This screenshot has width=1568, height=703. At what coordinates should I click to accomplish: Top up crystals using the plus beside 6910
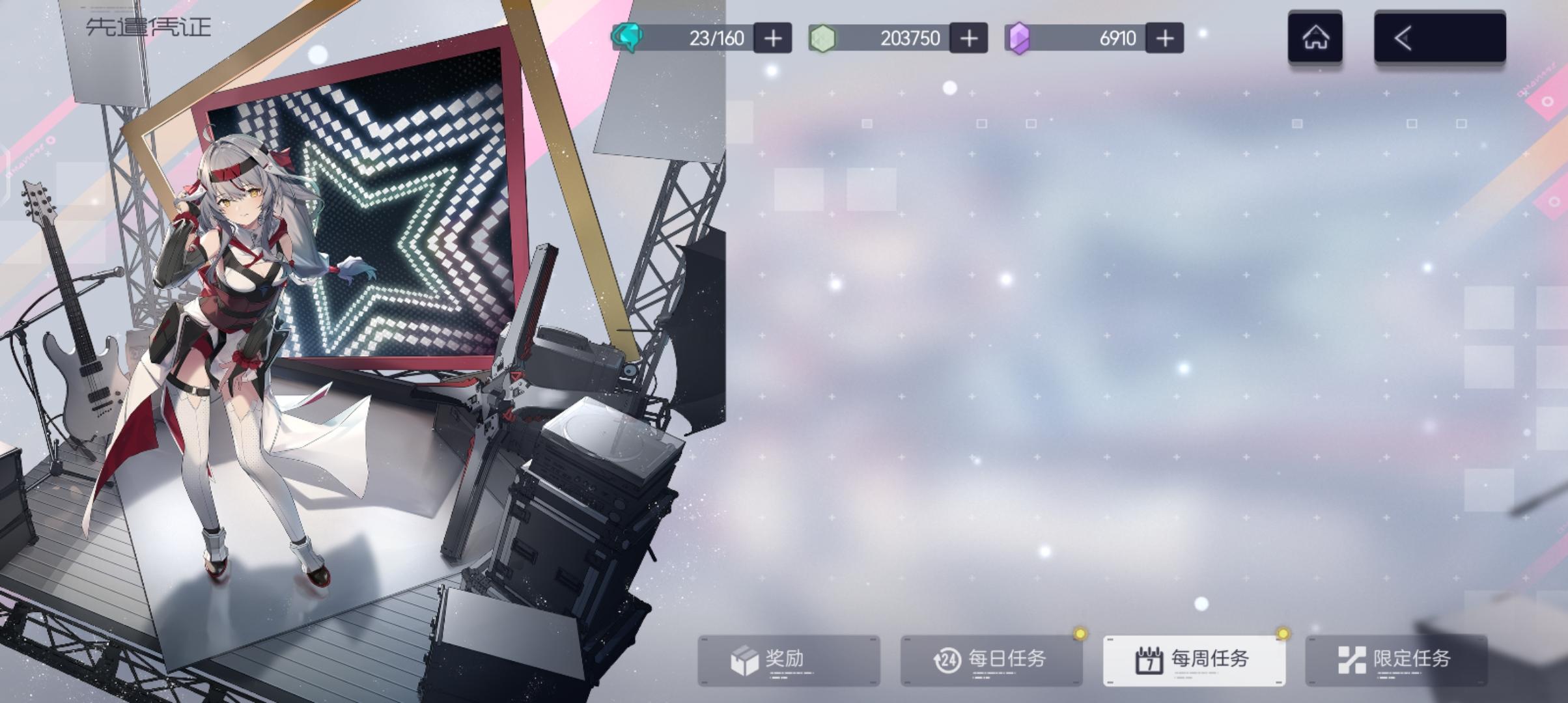click(x=1165, y=38)
